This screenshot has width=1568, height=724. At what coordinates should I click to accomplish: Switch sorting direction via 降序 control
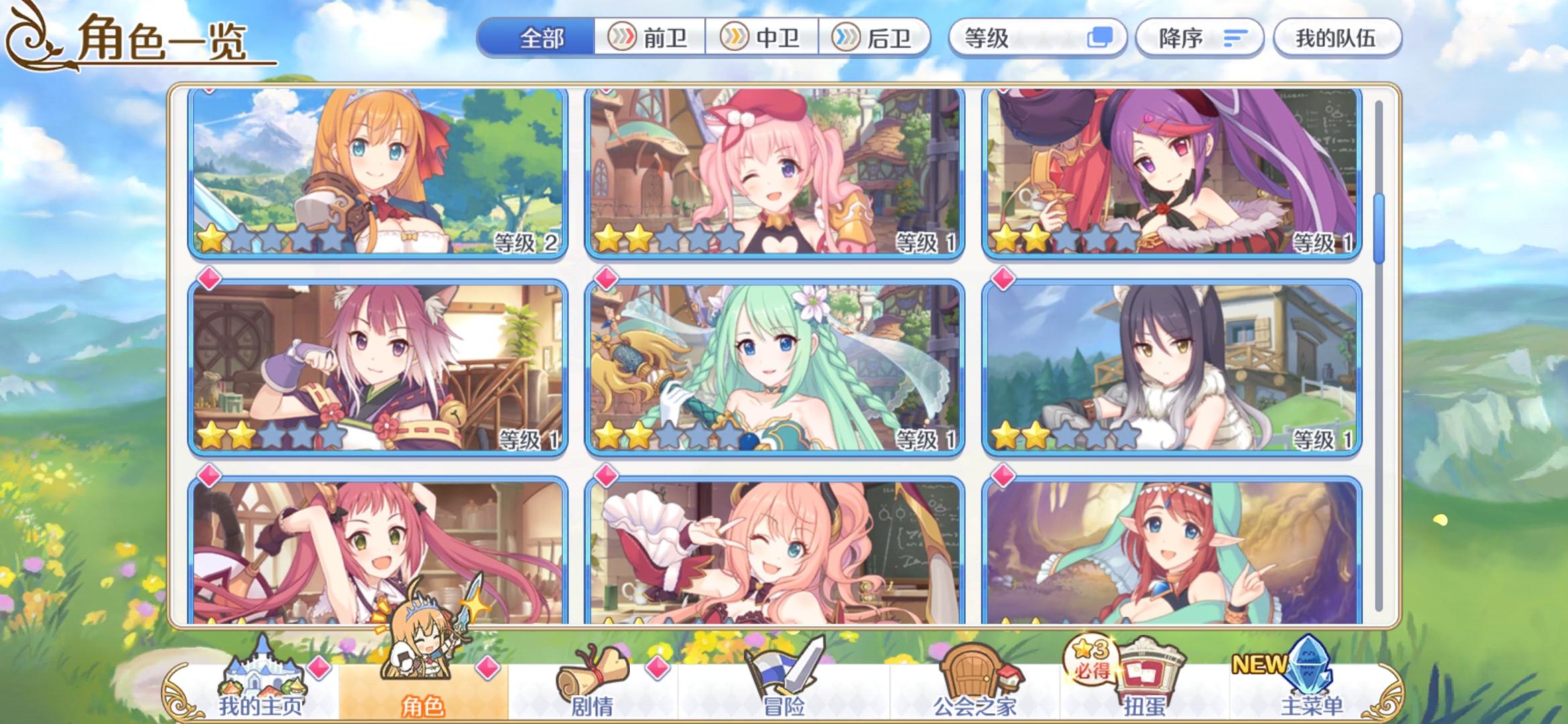1199,38
